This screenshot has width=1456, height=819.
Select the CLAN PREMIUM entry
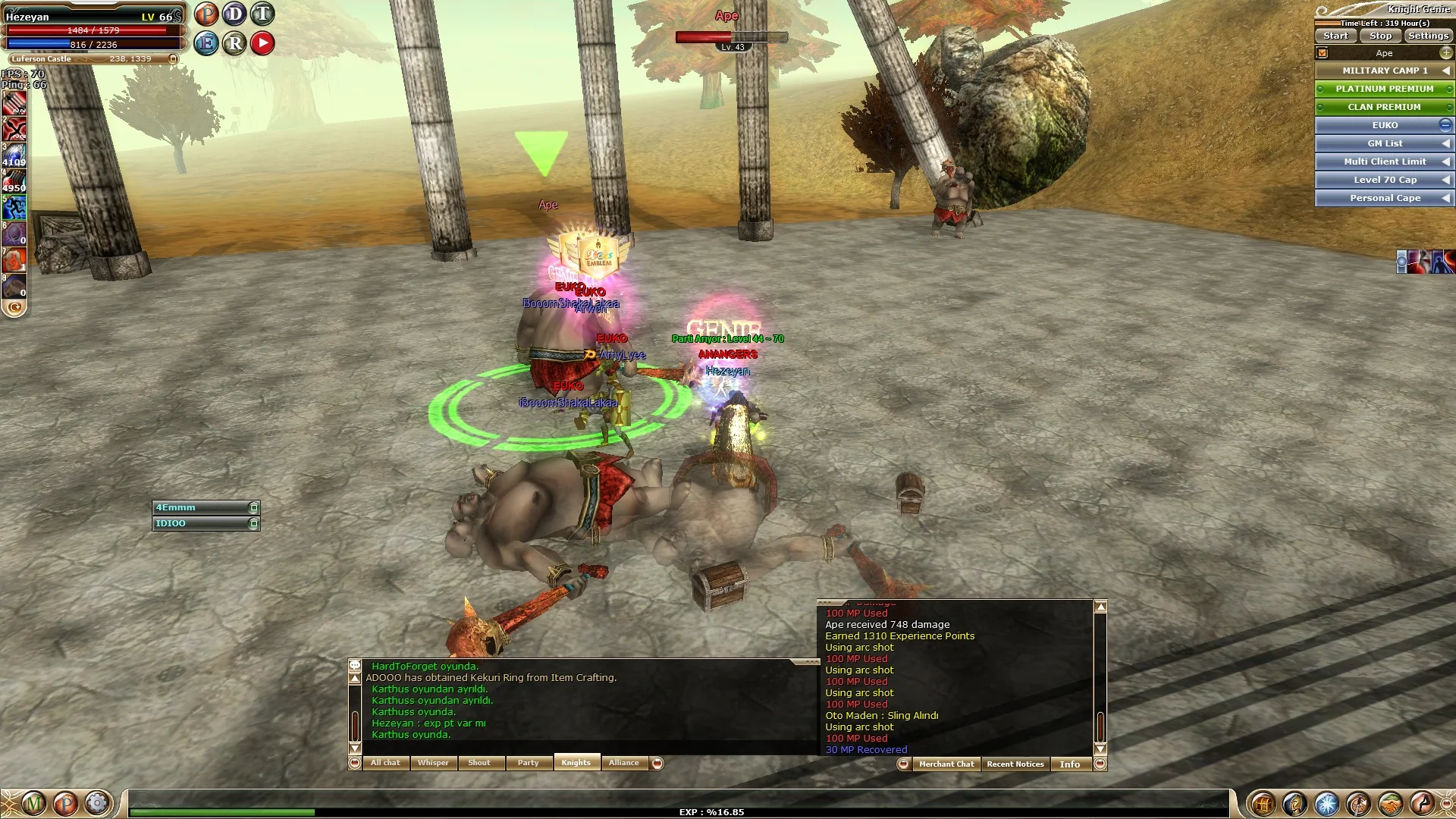1384,107
